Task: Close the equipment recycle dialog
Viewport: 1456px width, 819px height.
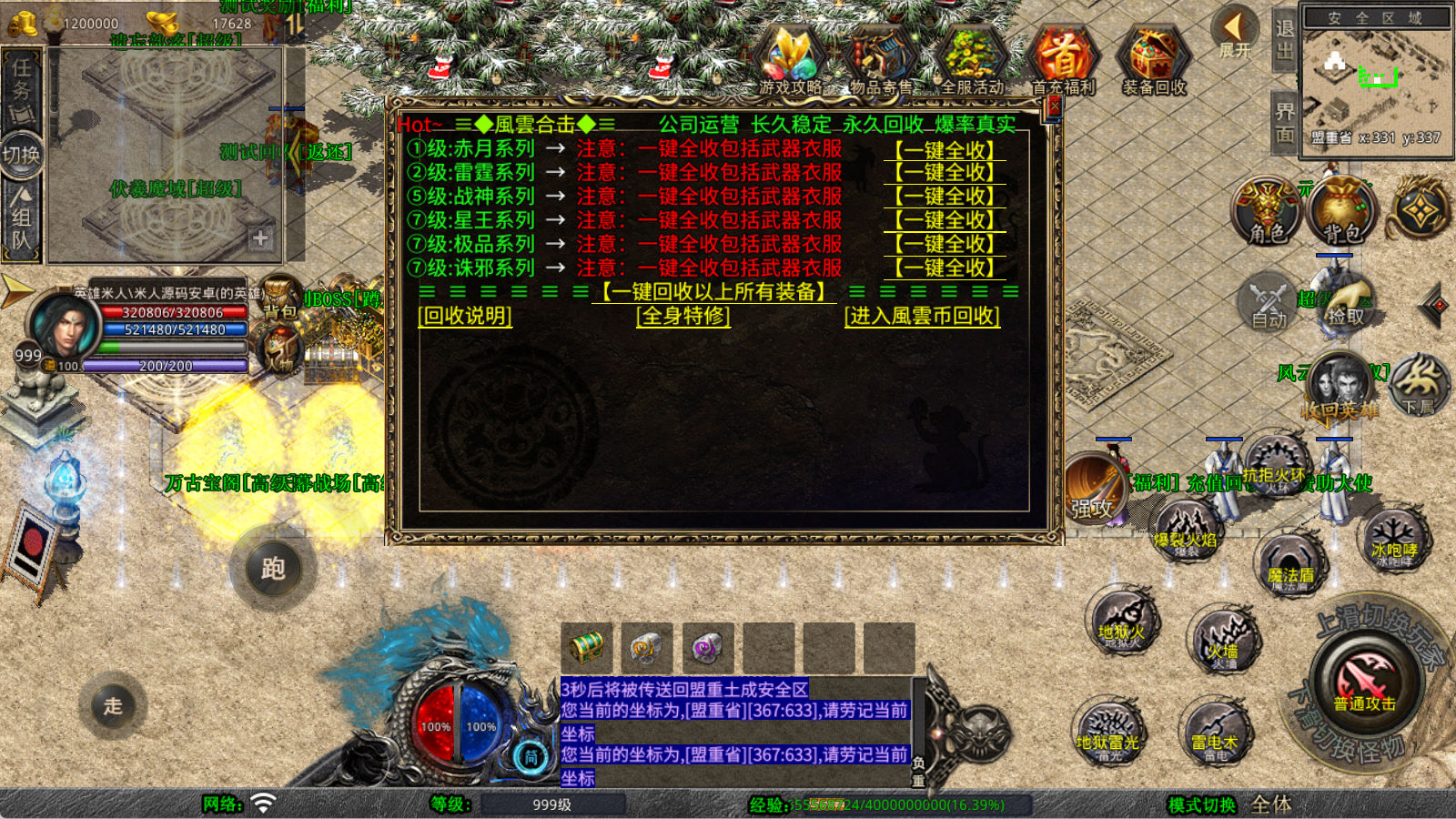Action: [1054, 106]
